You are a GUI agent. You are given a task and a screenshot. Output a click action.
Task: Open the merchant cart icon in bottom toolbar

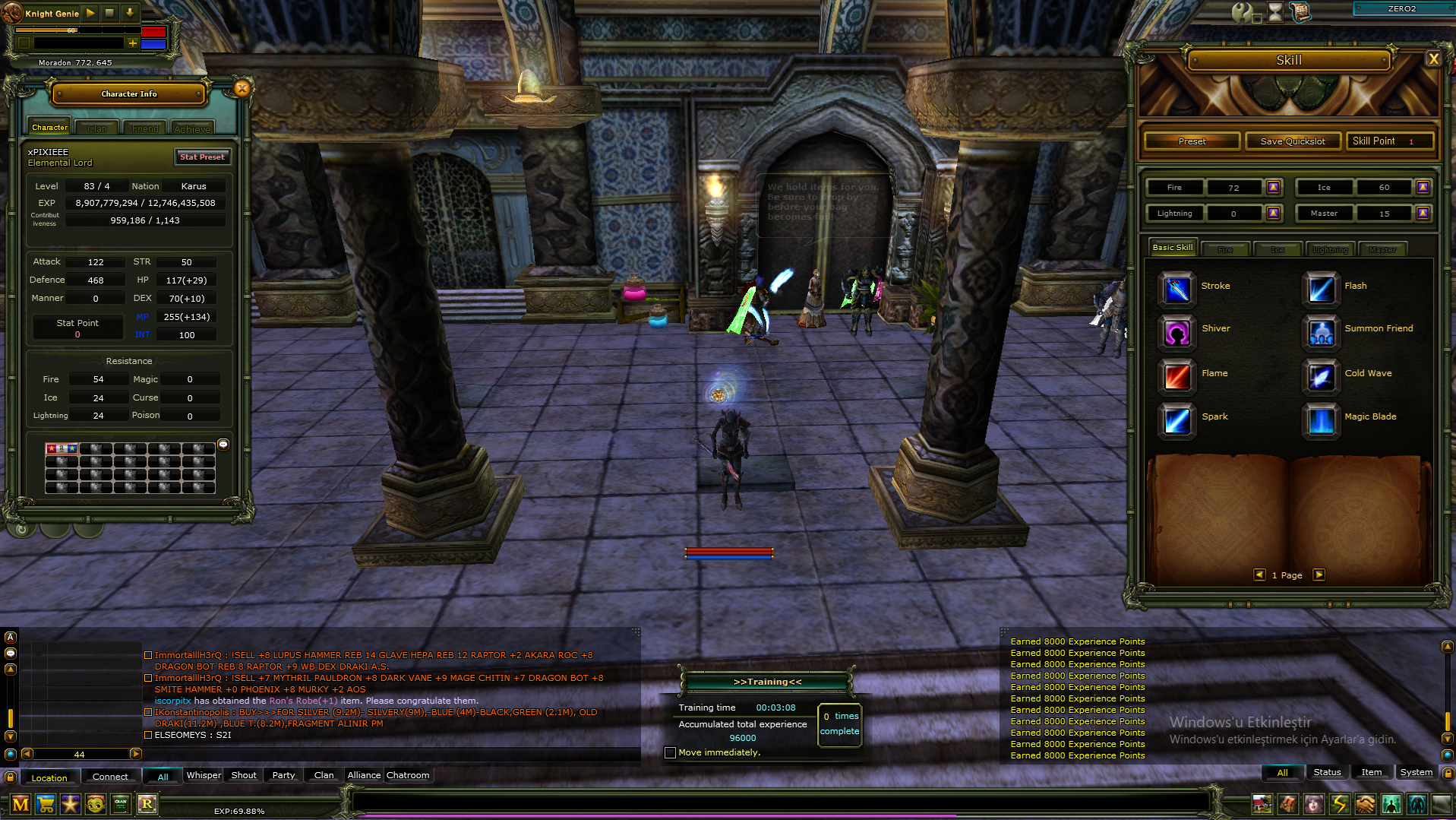46,804
